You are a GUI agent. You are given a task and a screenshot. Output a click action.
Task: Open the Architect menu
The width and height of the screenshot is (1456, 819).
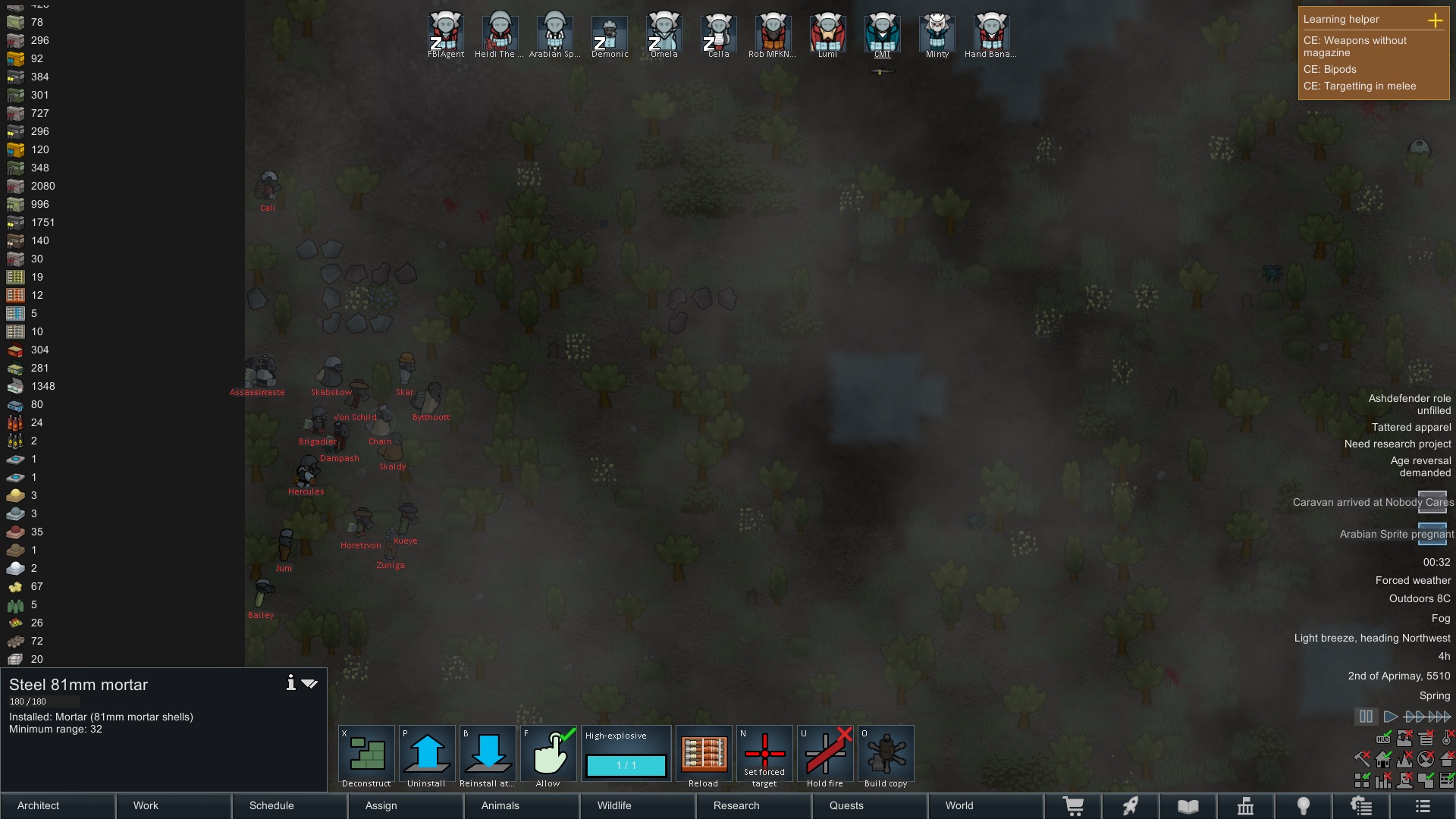coord(58,805)
